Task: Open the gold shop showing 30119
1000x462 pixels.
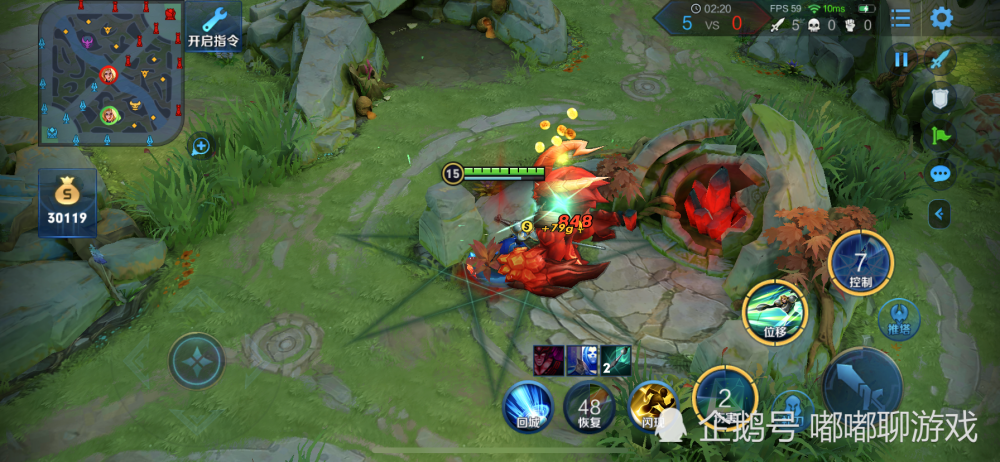Action: pos(68,202)
